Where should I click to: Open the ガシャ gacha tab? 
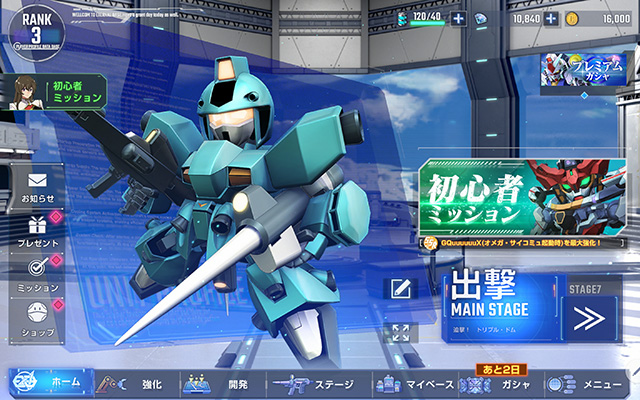tap(500, 383)
